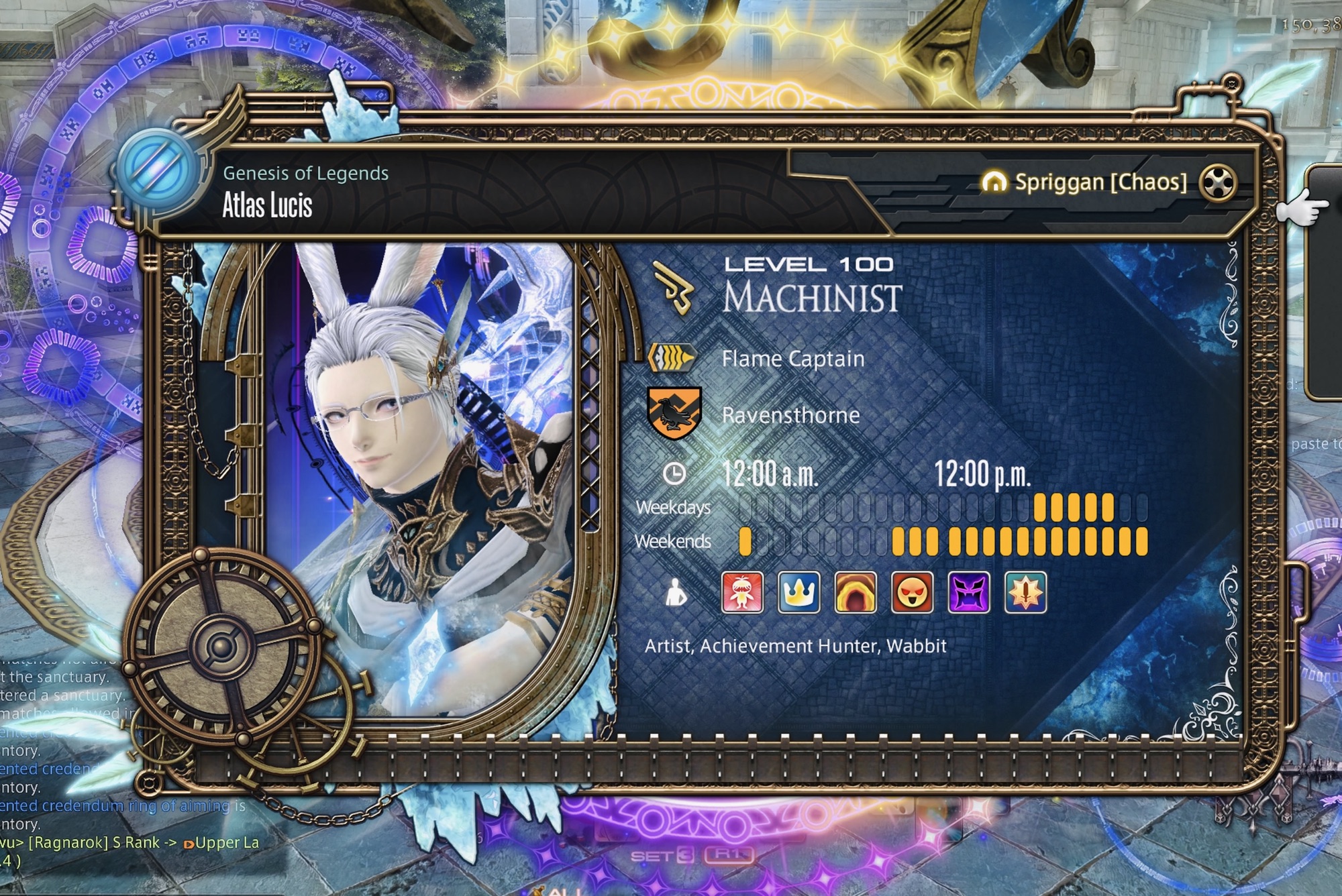1342x896 pixels.
Task: Select the Machinist job icon
Action: (x=674, y=288)
